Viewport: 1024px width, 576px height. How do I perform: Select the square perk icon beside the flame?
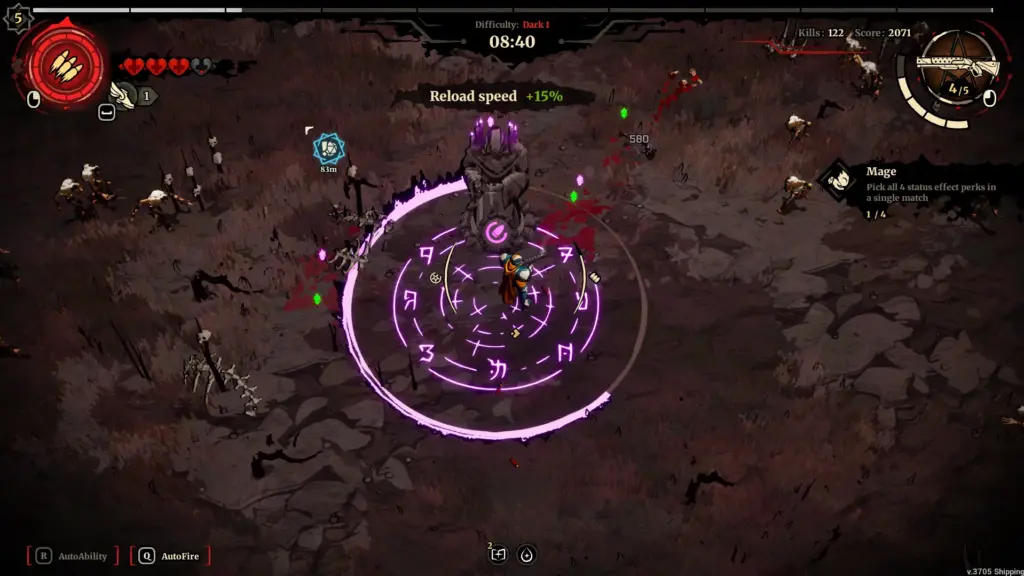pyautogui.click(x=498, y=555)
